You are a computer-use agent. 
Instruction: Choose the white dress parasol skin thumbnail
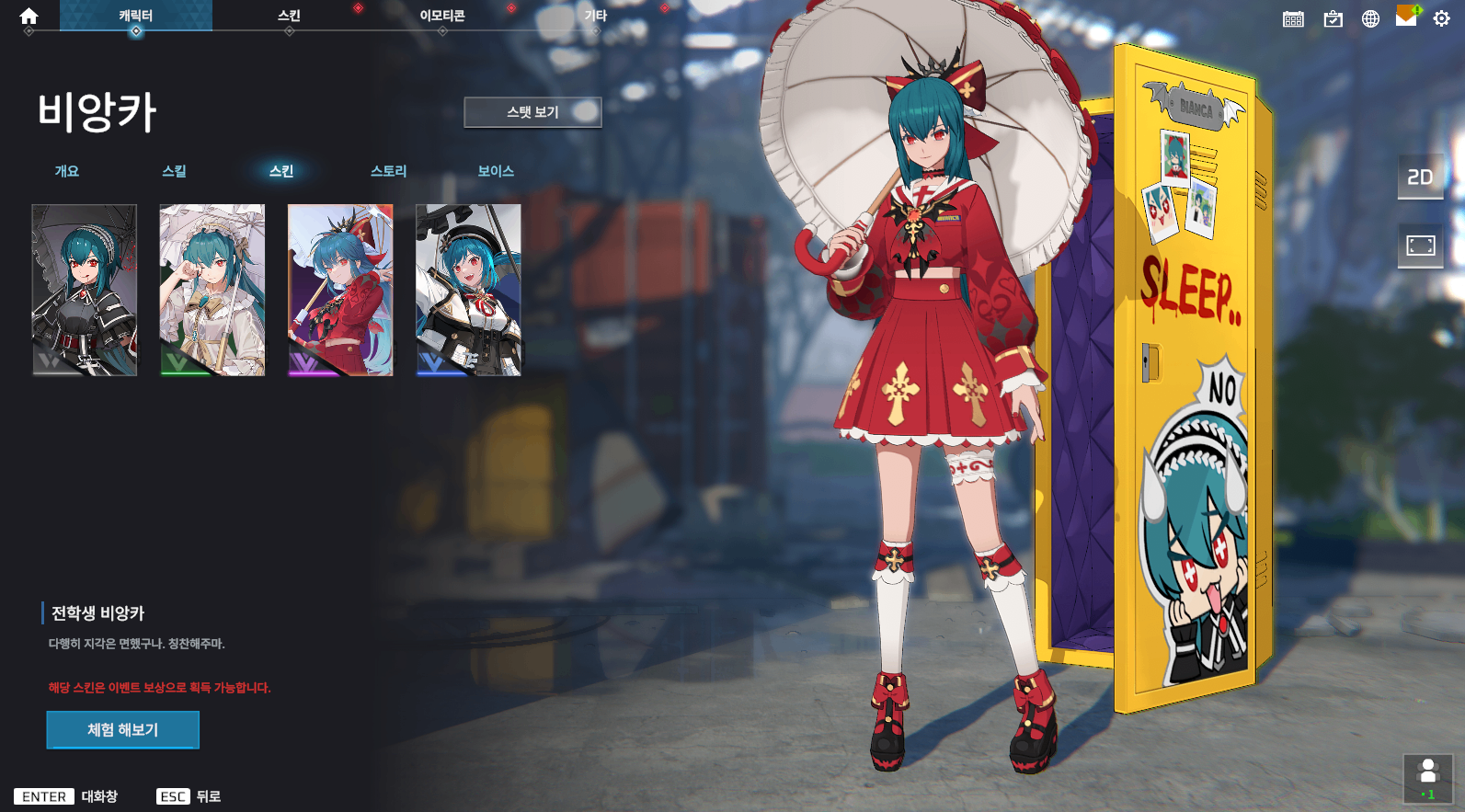click(x=212, y=290)
